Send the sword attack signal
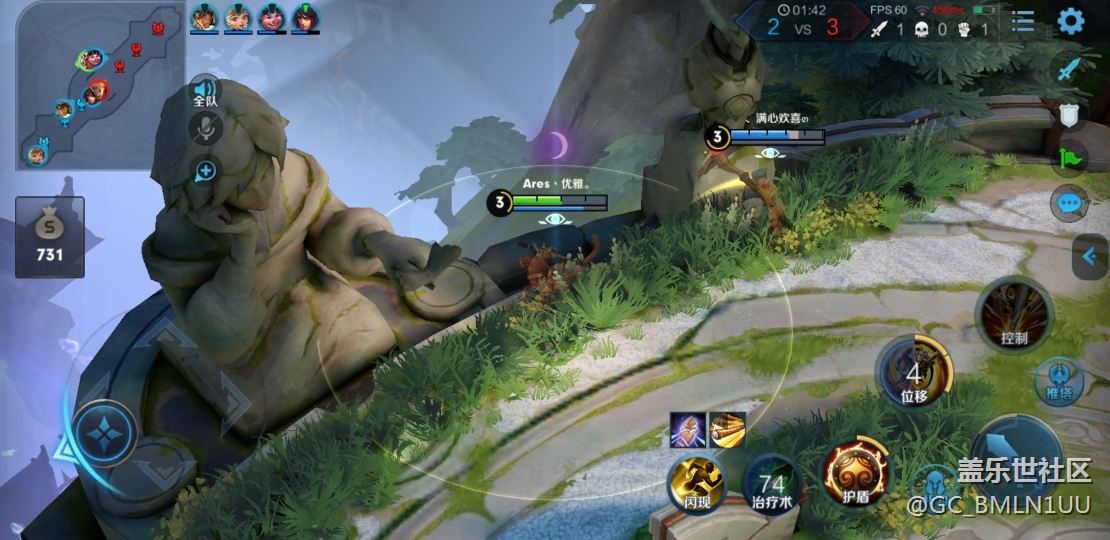 click(1071, 69)
